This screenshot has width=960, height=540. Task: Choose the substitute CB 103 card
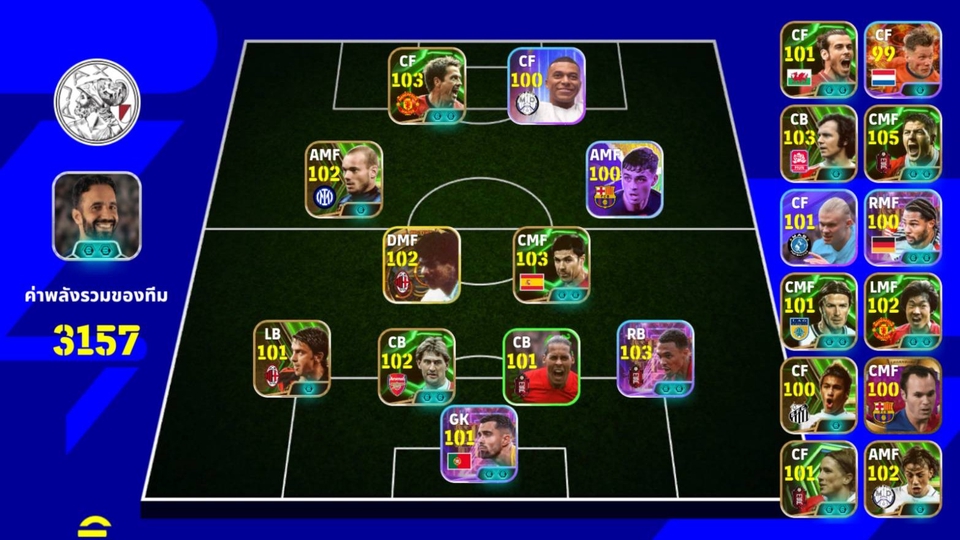[x=819, y=143]
